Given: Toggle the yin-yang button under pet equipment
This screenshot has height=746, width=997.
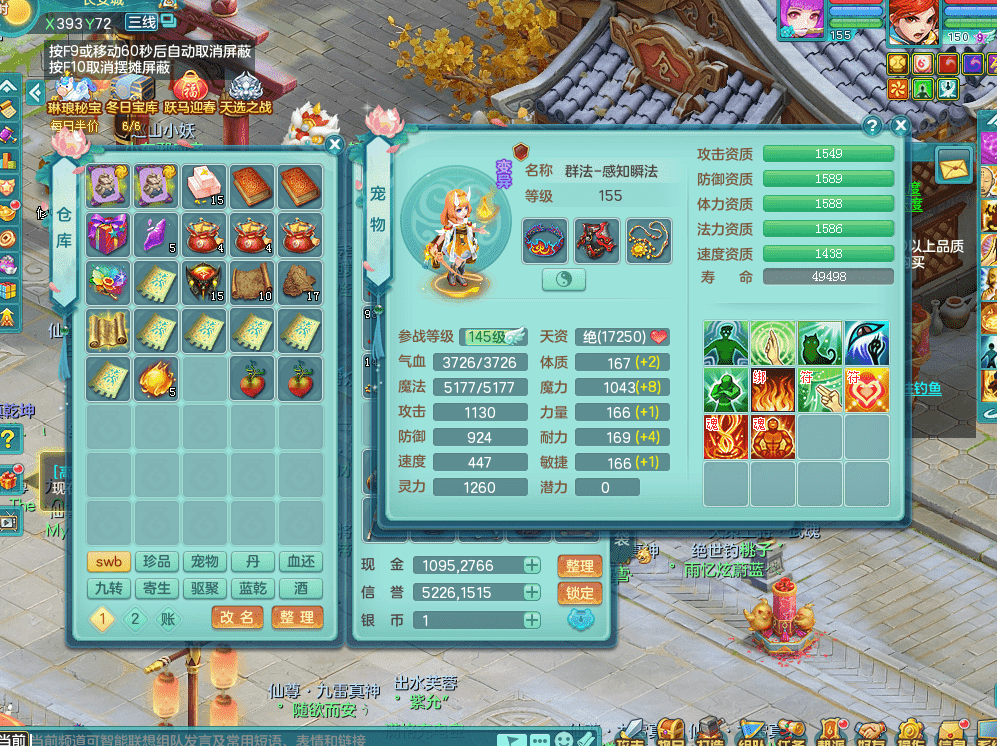Looking at the screenshot, I should pos(564,280).
